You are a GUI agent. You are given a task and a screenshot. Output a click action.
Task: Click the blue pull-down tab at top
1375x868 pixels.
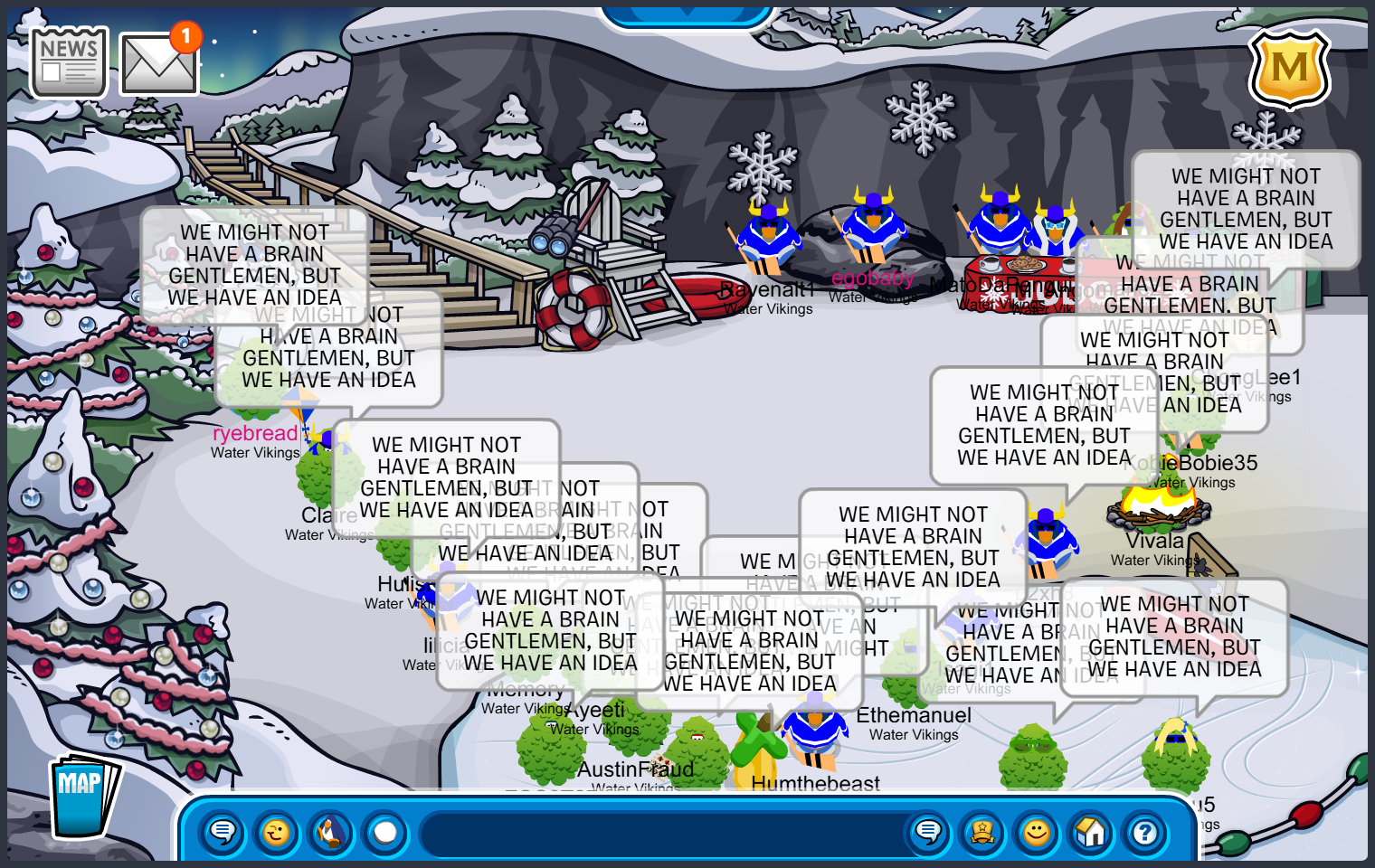click(x=686, y=14)
